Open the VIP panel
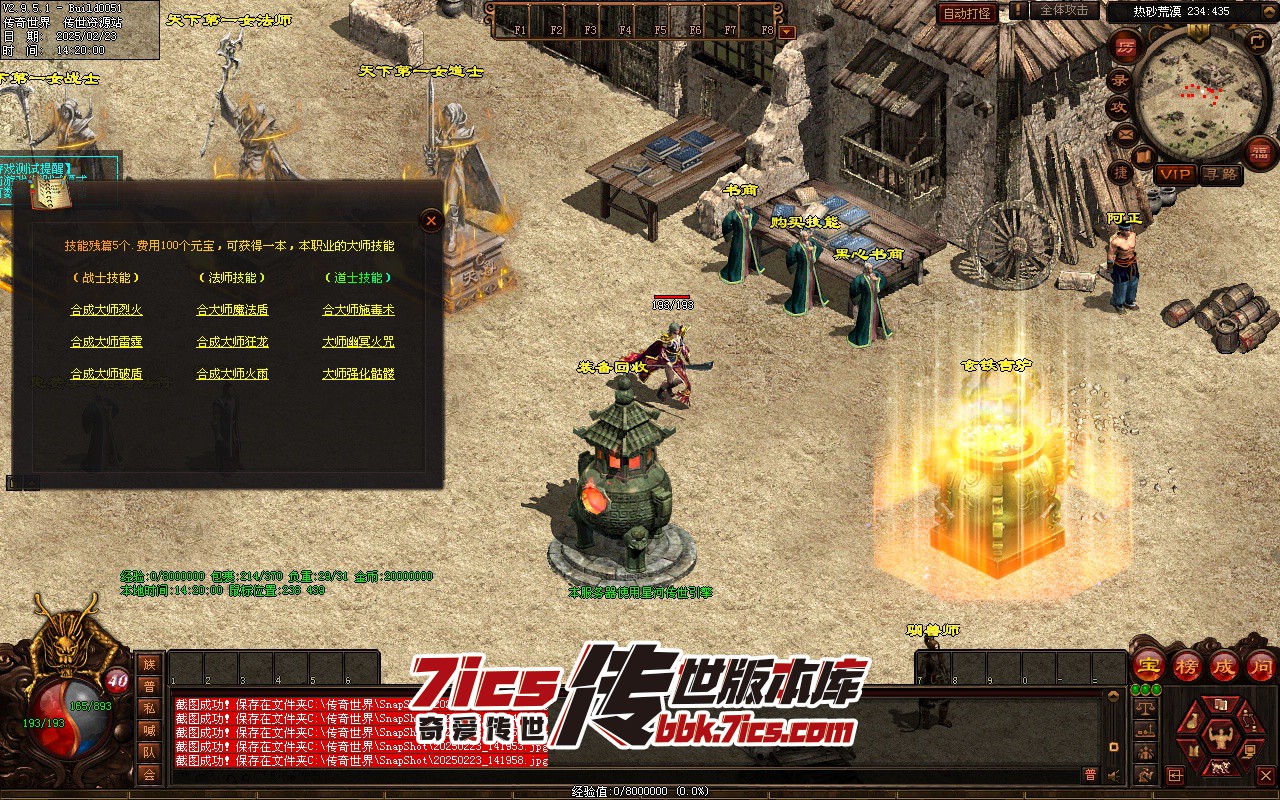This screenshot has width=1280, height=800. 1175,174
